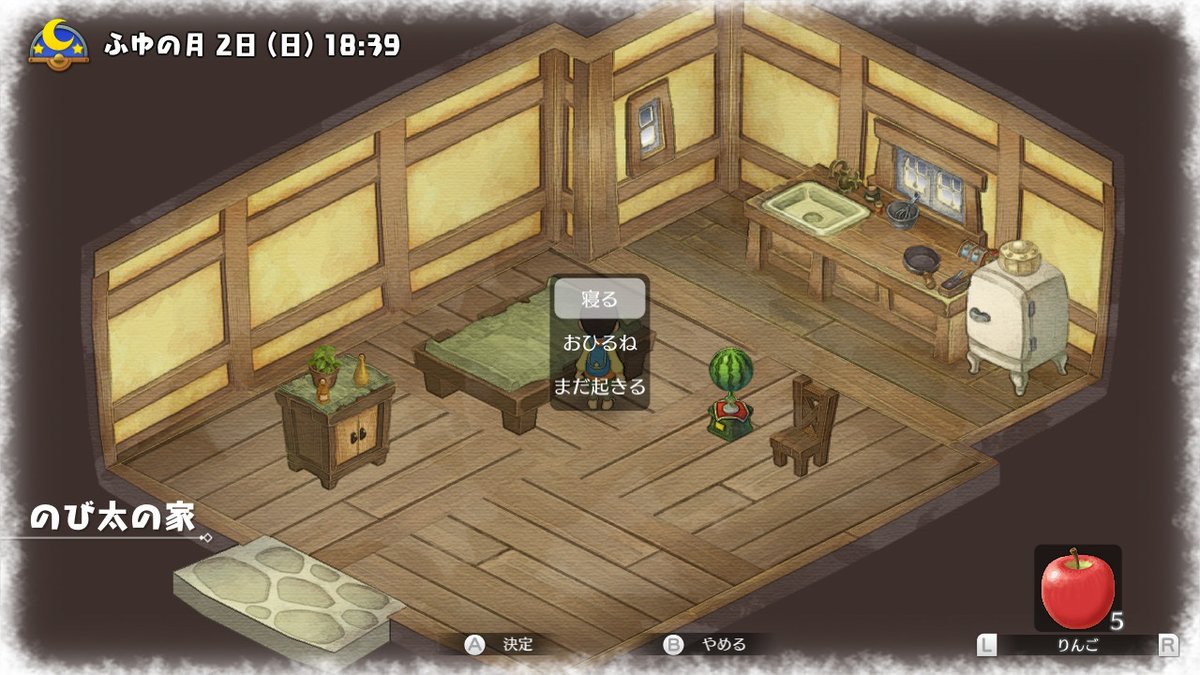Select the りんご apple item slot
The height and width of the screenshot is (675, 1200).
[x=1077, y=589]
